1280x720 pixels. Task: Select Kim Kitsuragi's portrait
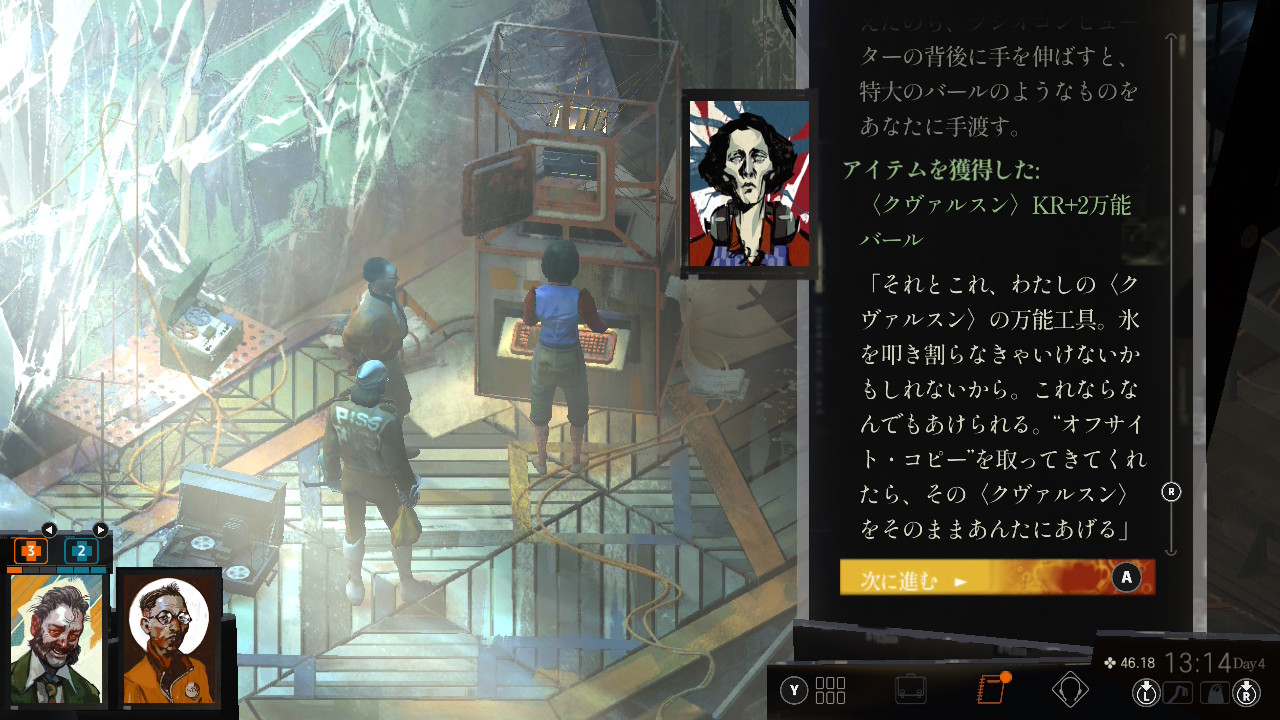coord(169,639)
